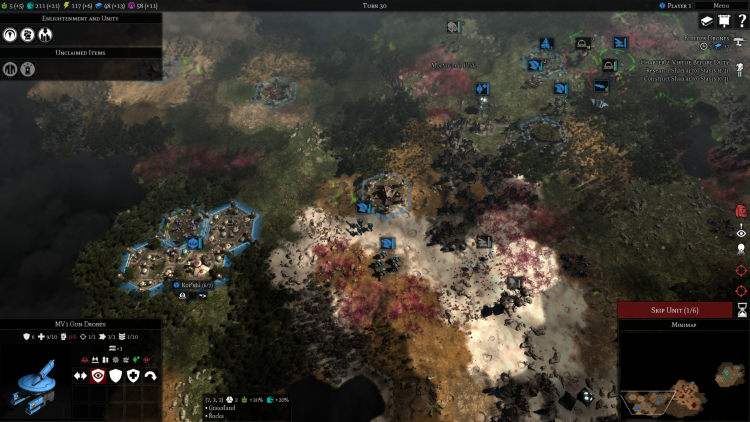Image resolution: width=750 pixels, height=422 pixels.
Task: Choose the first Unclaimed Items icon
Action: (10, 69)
